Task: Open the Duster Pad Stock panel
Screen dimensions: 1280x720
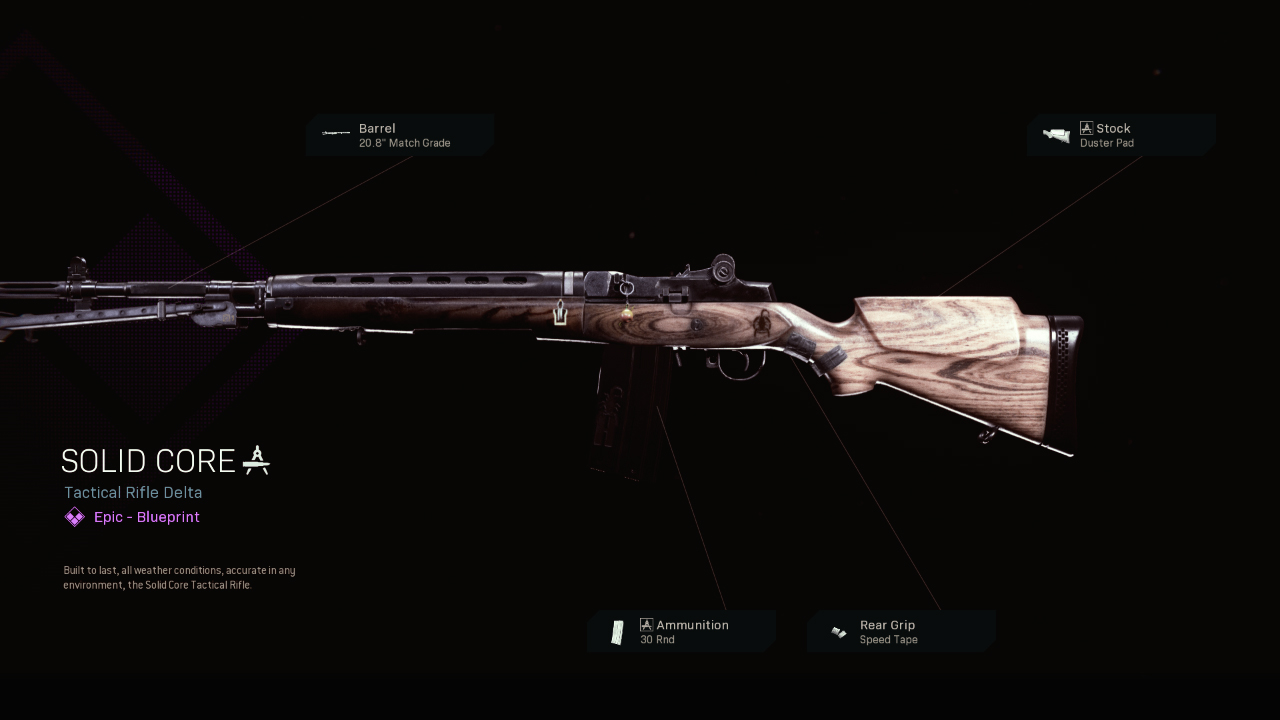Action: 1118,135
